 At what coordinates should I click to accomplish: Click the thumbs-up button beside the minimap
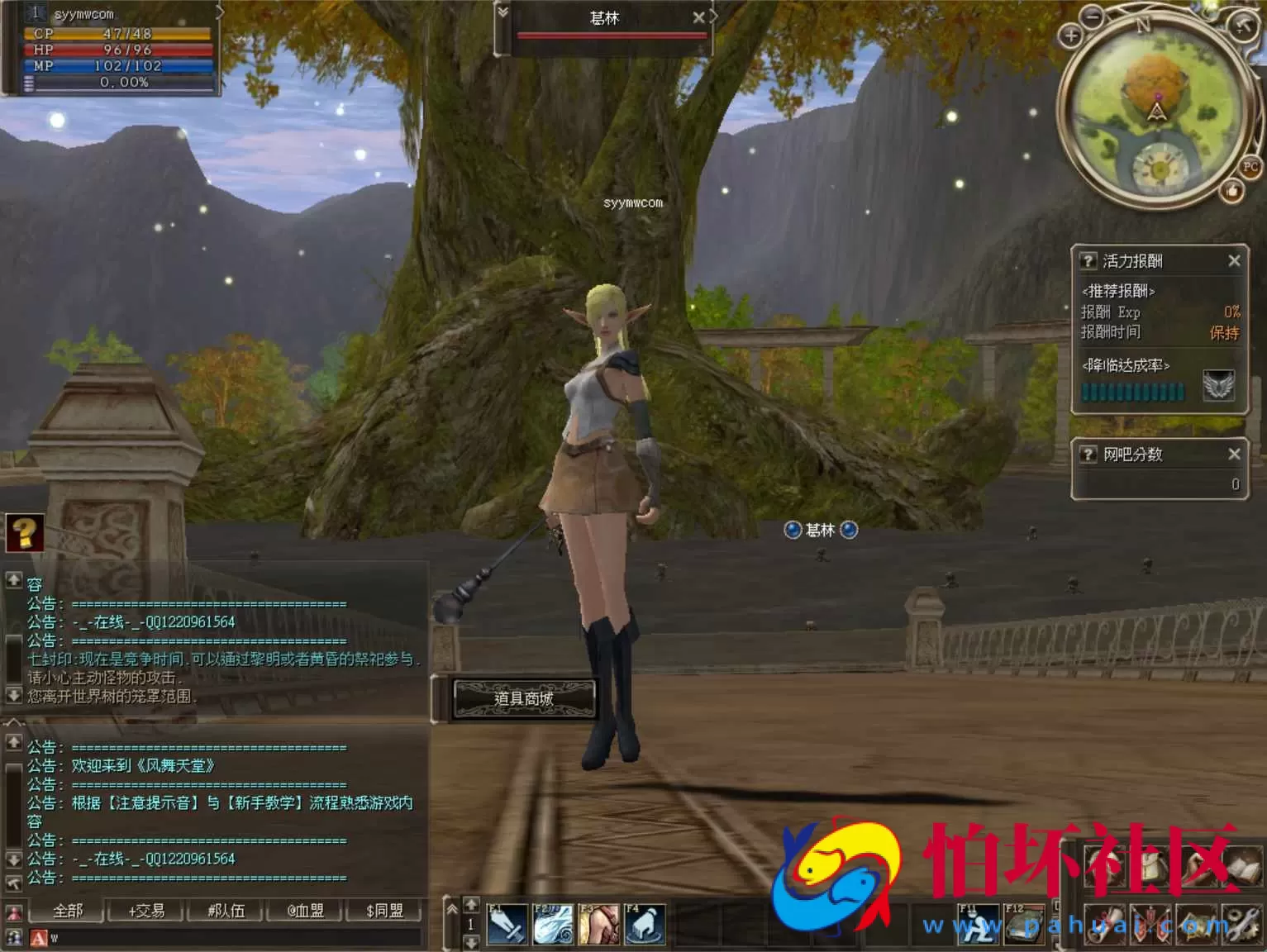coord(1232,192)
